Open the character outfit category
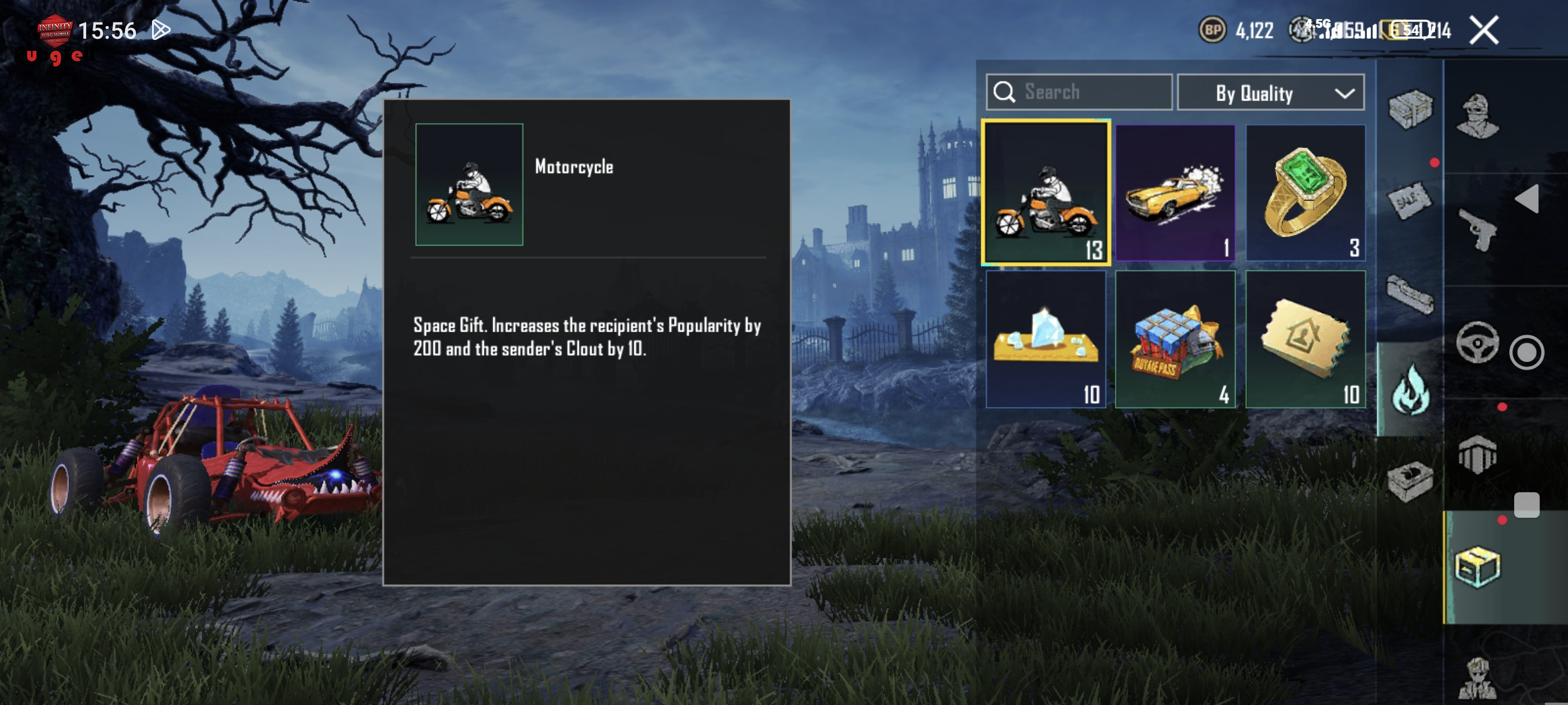1568x705 pixels. [1477, 116]
